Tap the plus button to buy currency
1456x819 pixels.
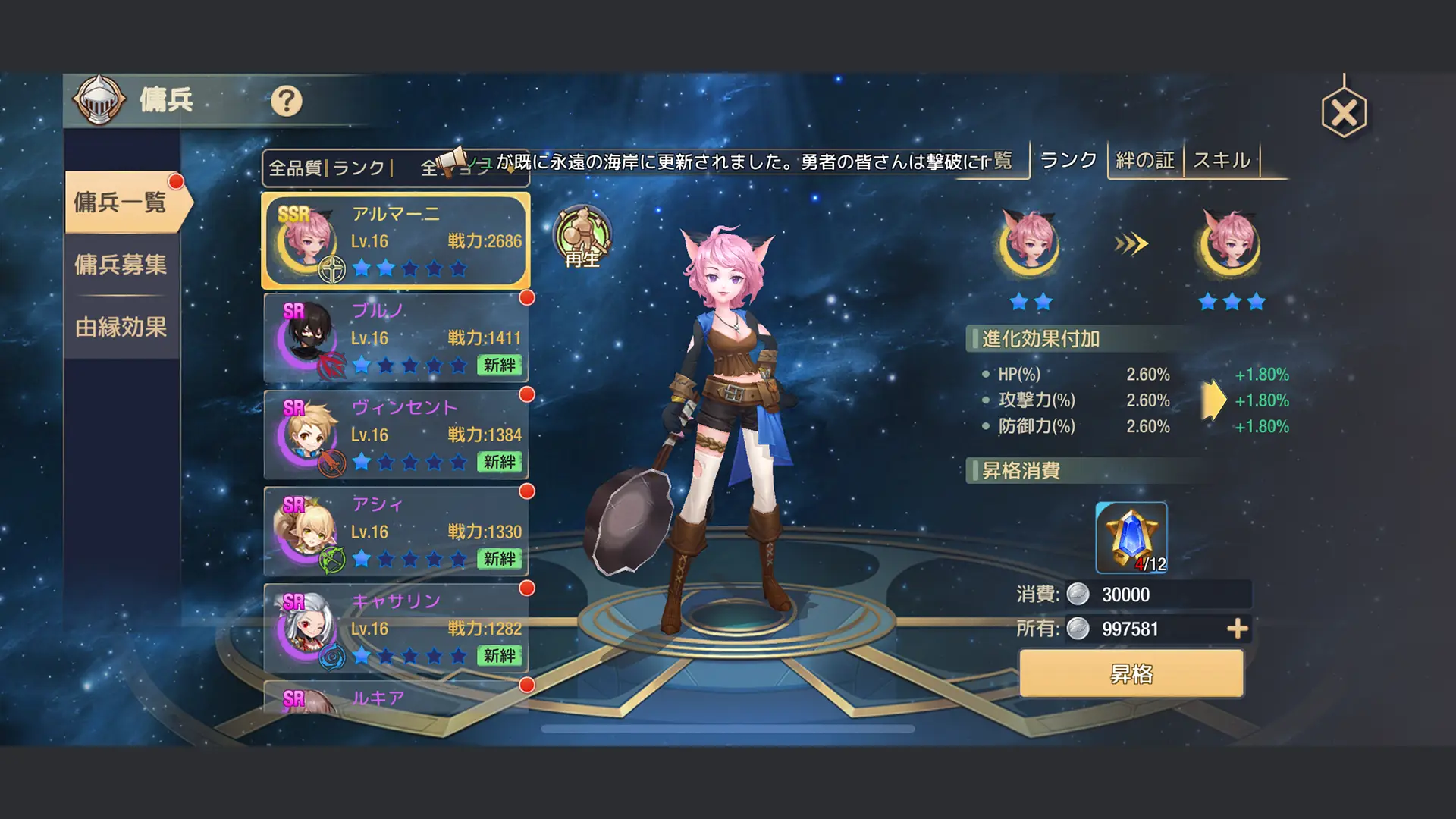[x=1238, y=629]
